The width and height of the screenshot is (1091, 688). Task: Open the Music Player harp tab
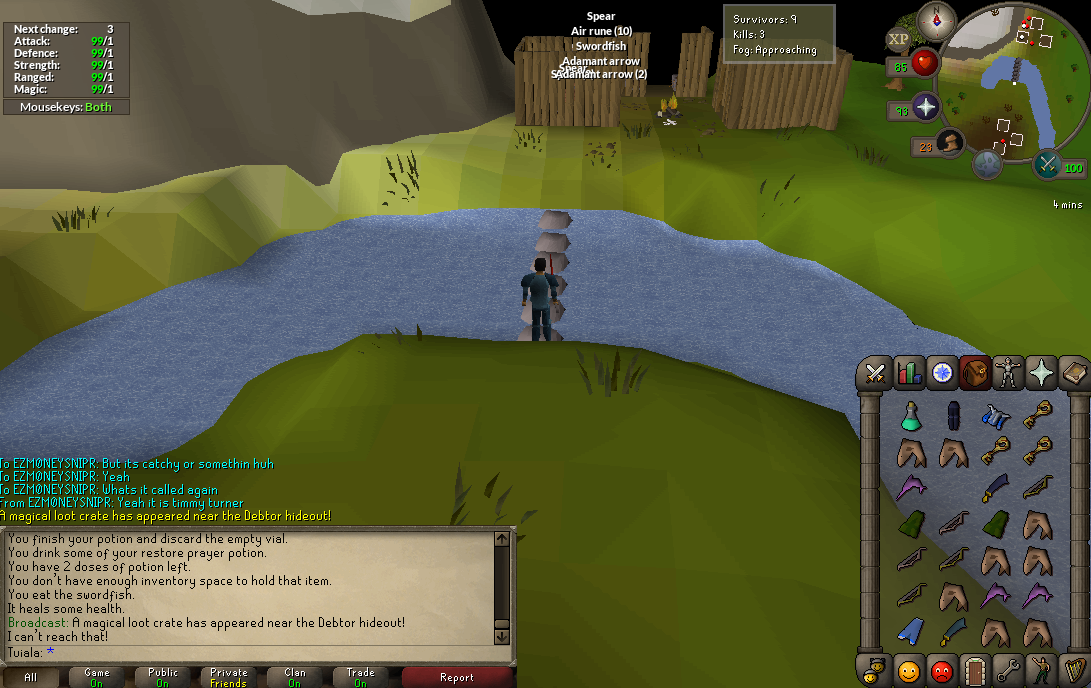tap(1074, 670)
